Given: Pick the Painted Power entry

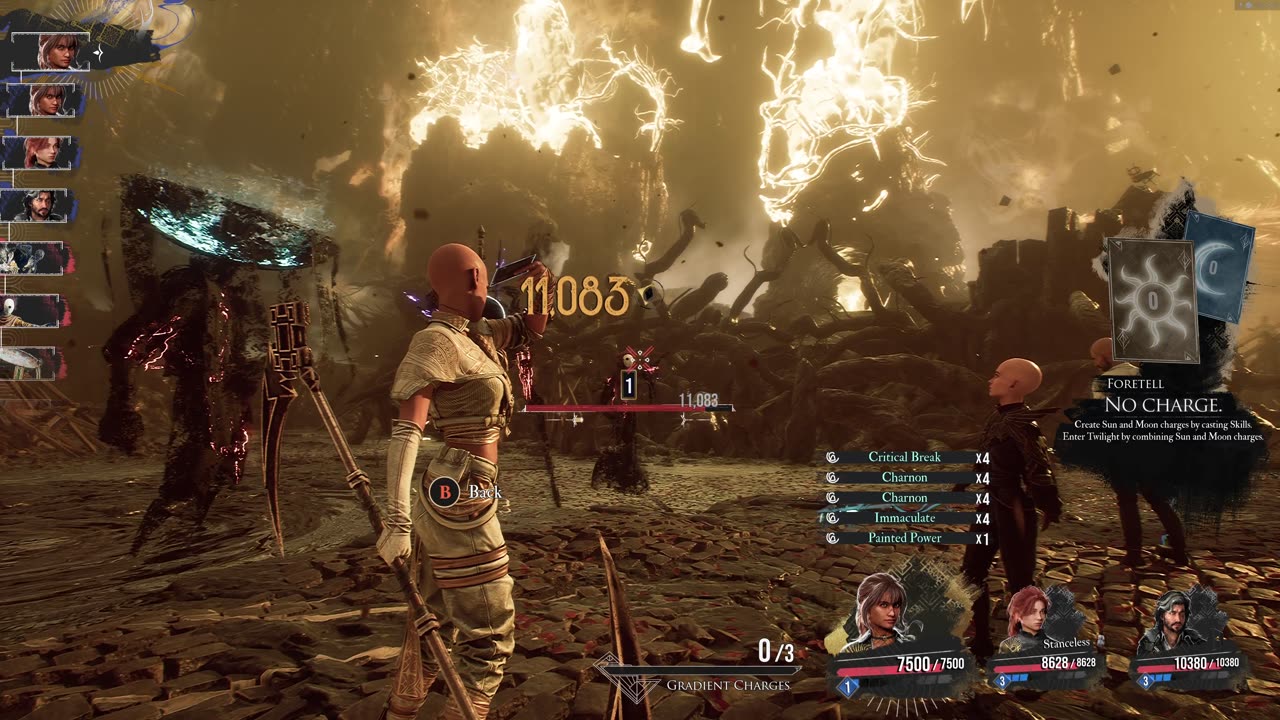Looking at the screenshot, I should click(x=904, y=538).
